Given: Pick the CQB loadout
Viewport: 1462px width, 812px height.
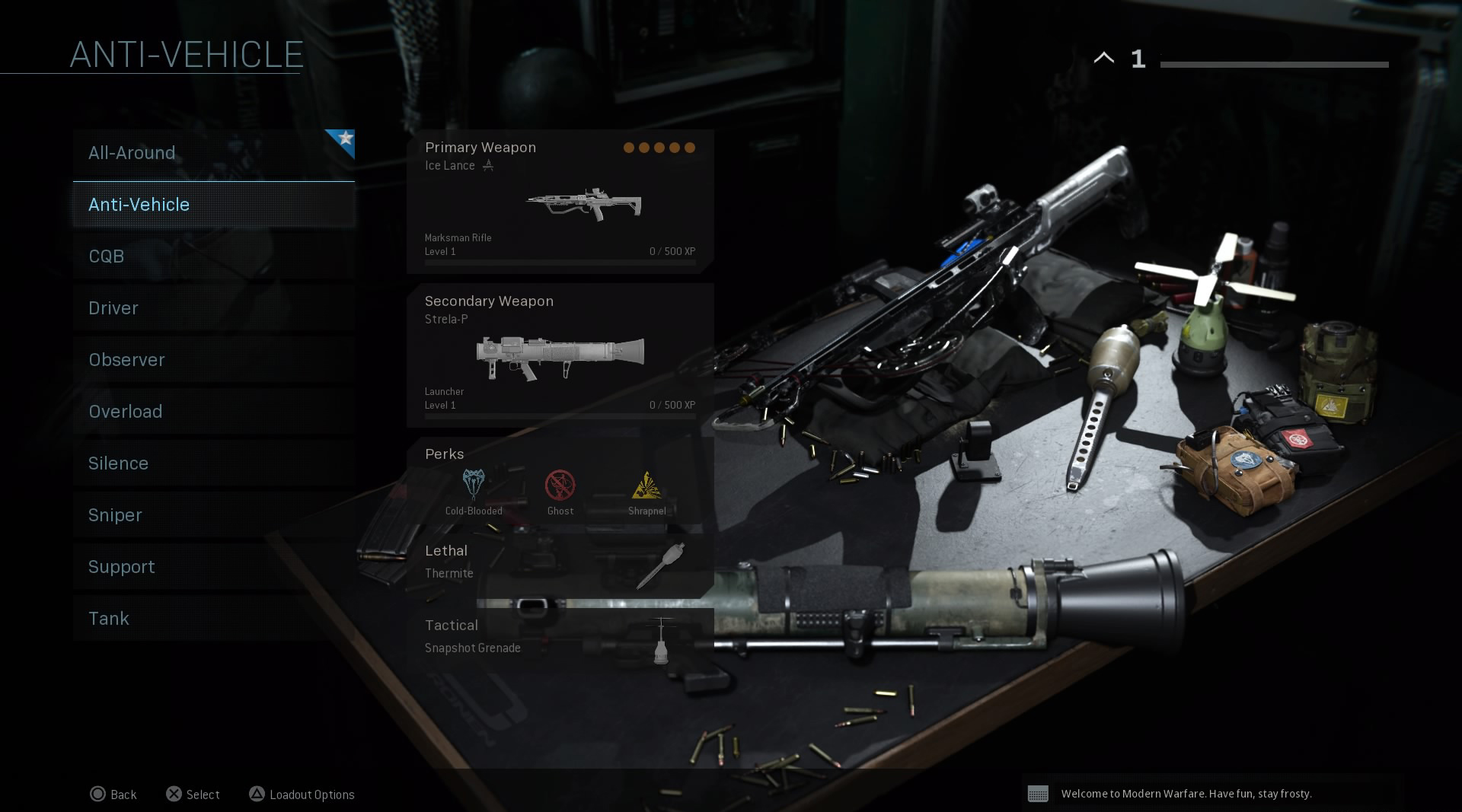Looking at the screenshot, I should (x=213, y=256).
